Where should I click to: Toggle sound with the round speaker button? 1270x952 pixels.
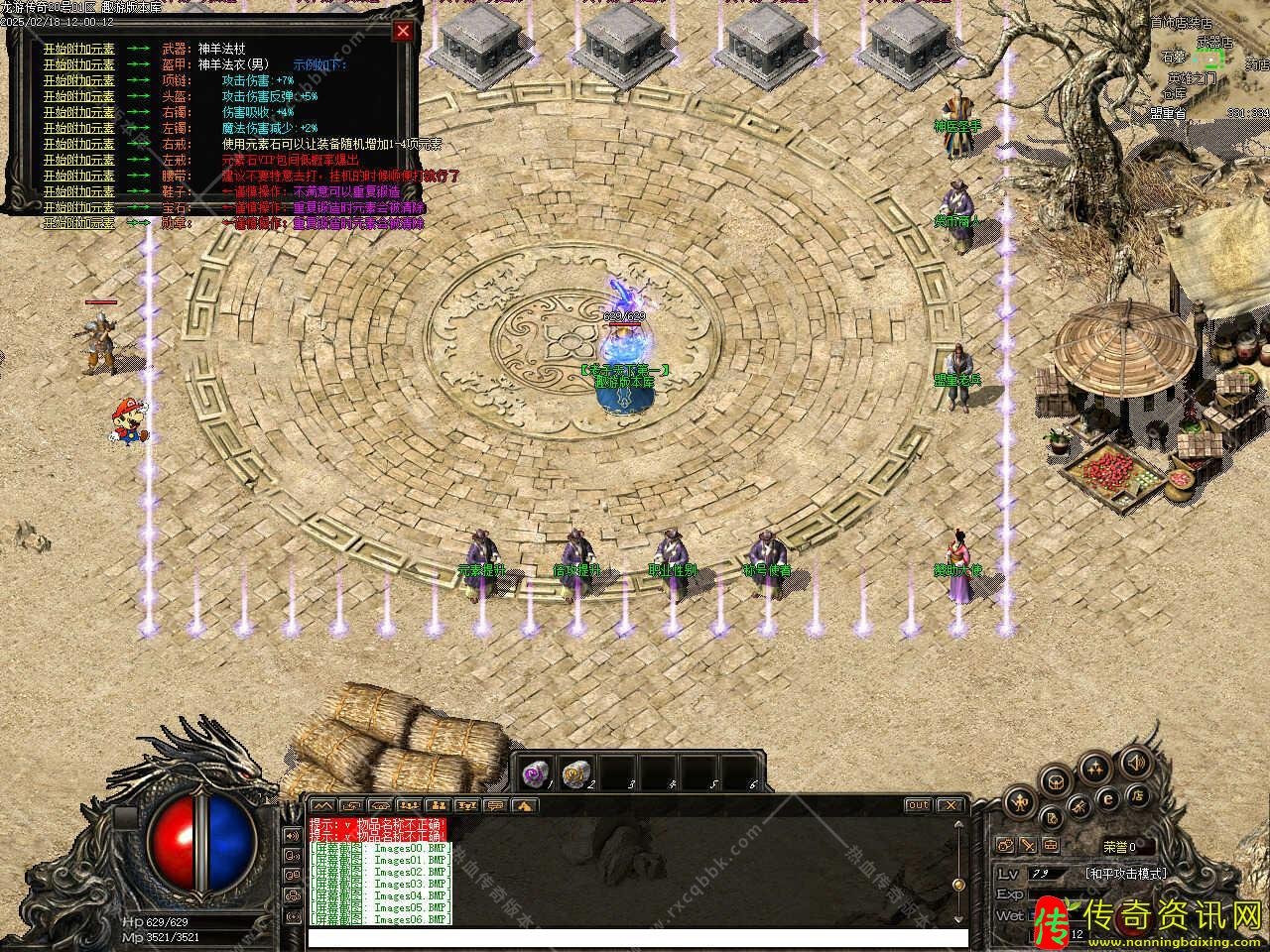pos(1135,764)
